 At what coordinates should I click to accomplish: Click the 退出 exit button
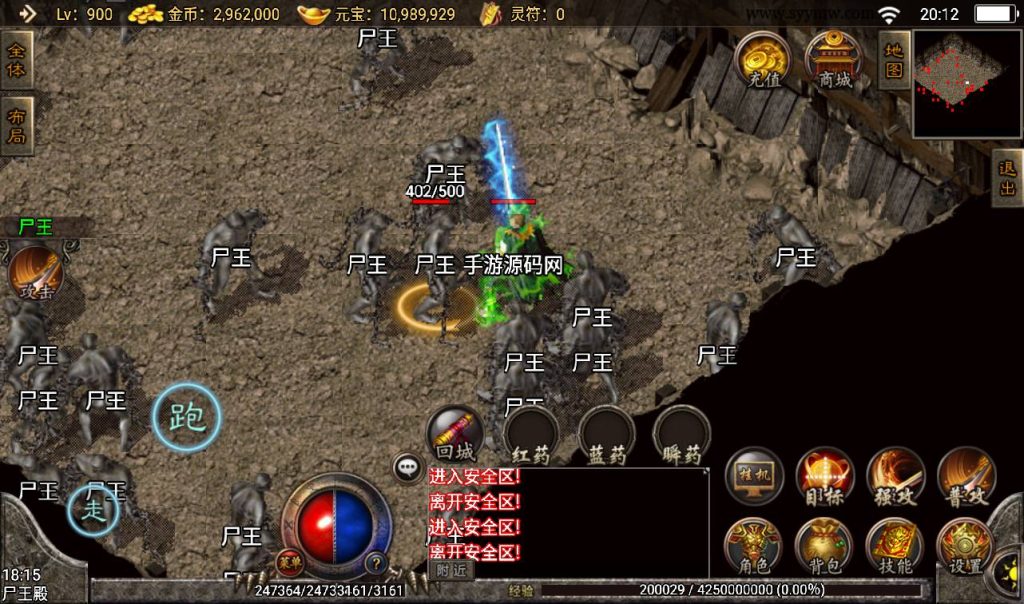(1007, 179)
